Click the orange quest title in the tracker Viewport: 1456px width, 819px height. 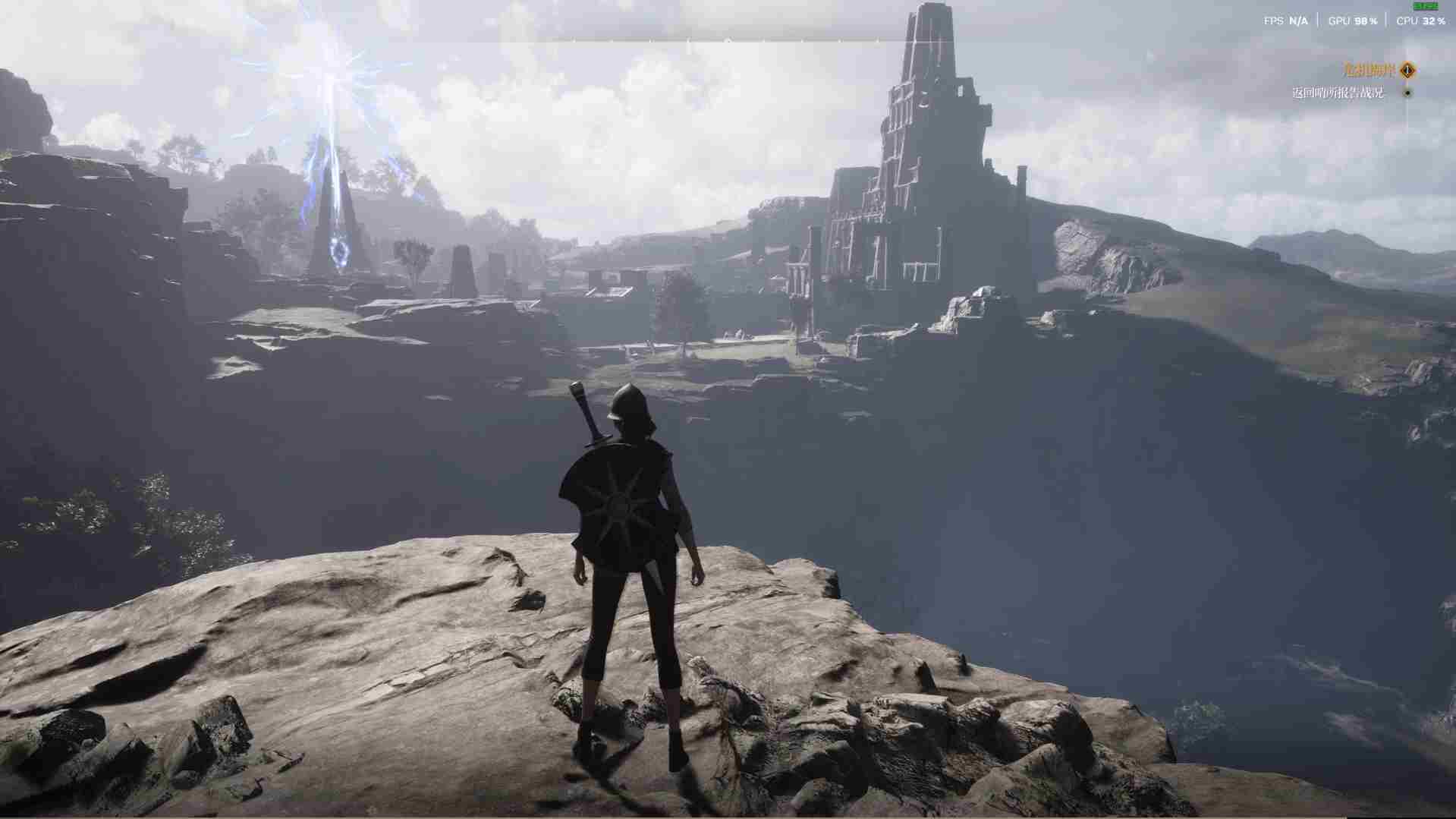point(1369,71)
